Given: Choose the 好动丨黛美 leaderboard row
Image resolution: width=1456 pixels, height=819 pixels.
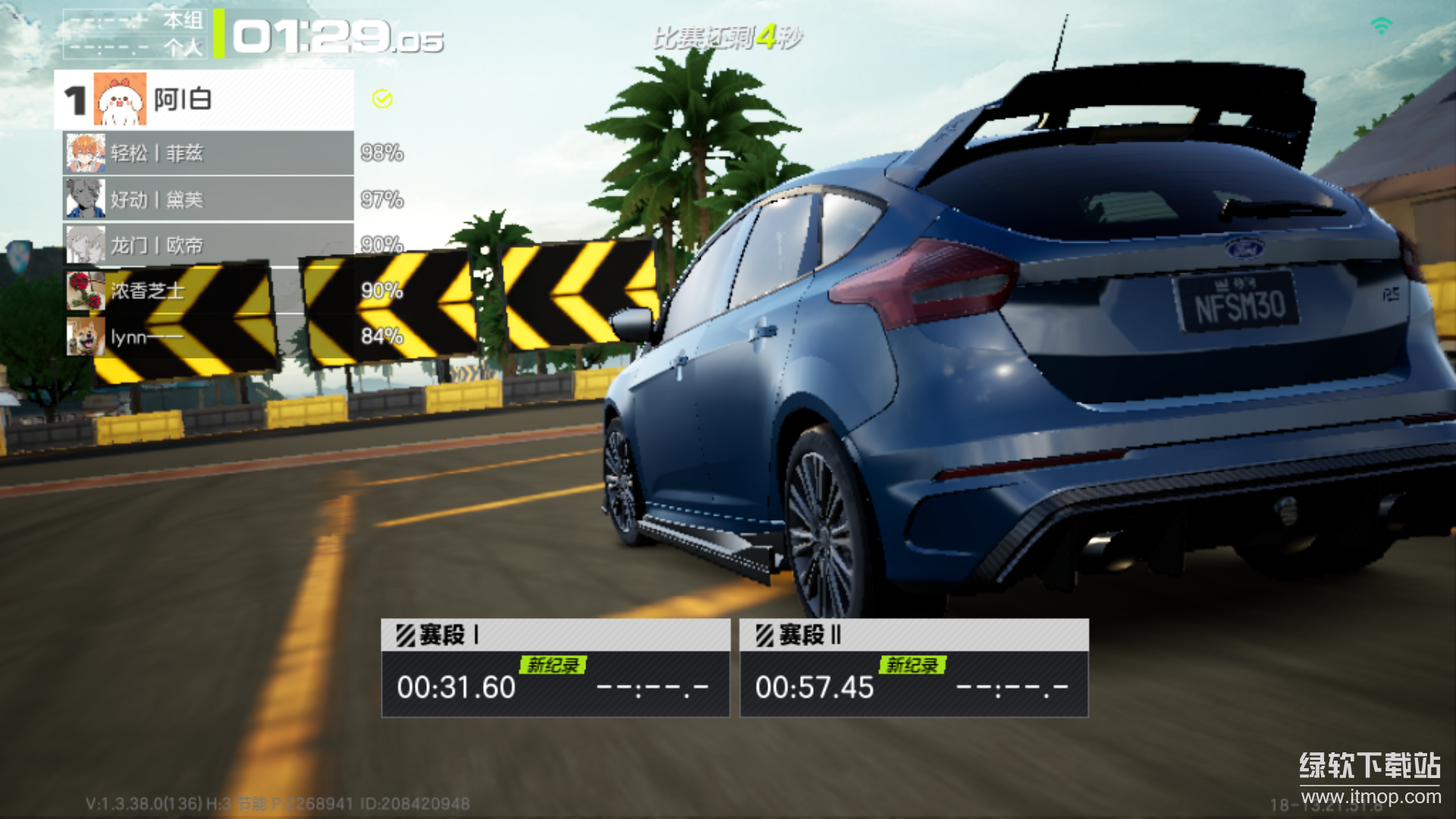Looking at the screenshot, I should 209,199.
